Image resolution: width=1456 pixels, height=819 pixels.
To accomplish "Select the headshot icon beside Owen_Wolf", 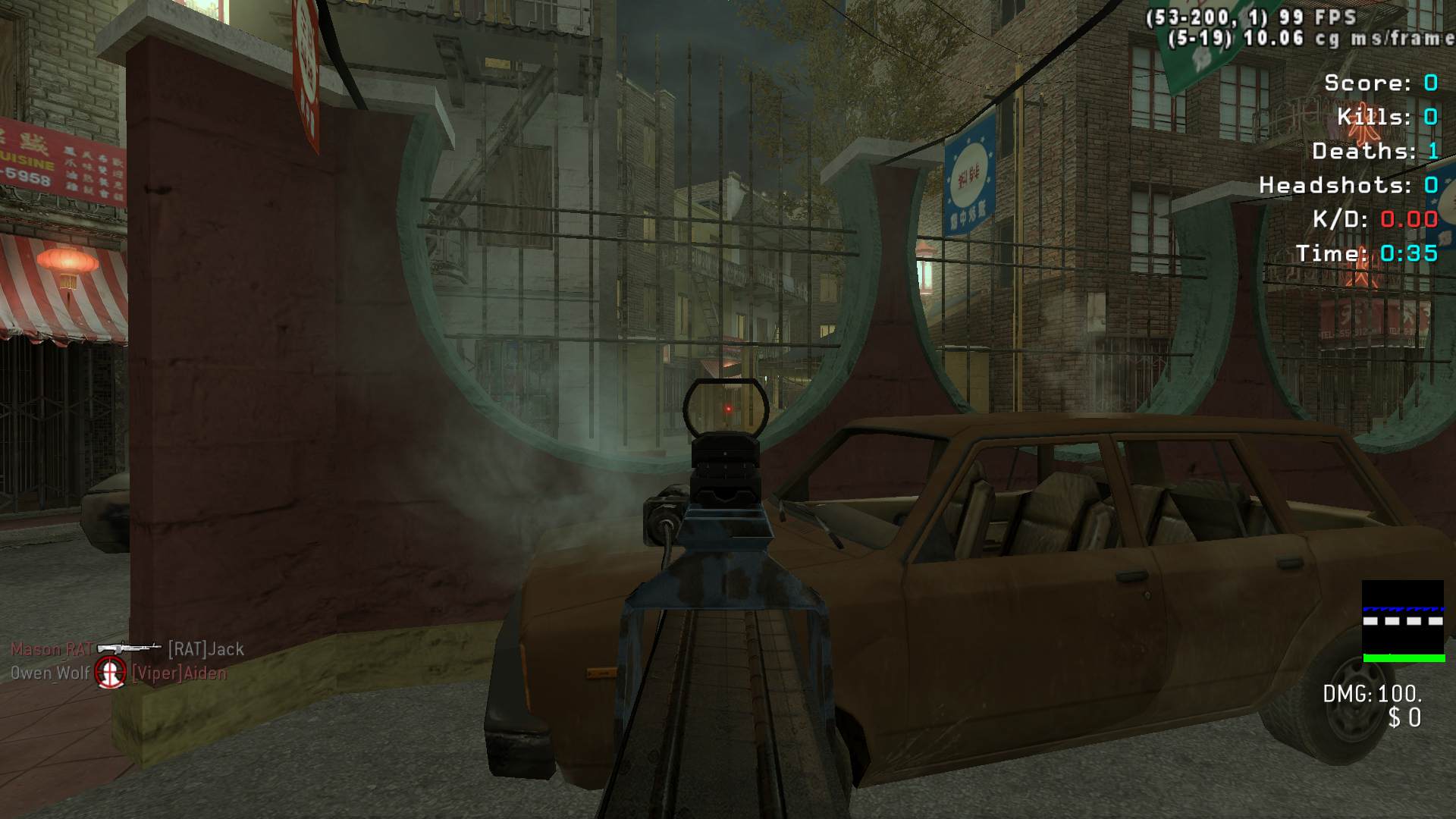I will point(111,673).
